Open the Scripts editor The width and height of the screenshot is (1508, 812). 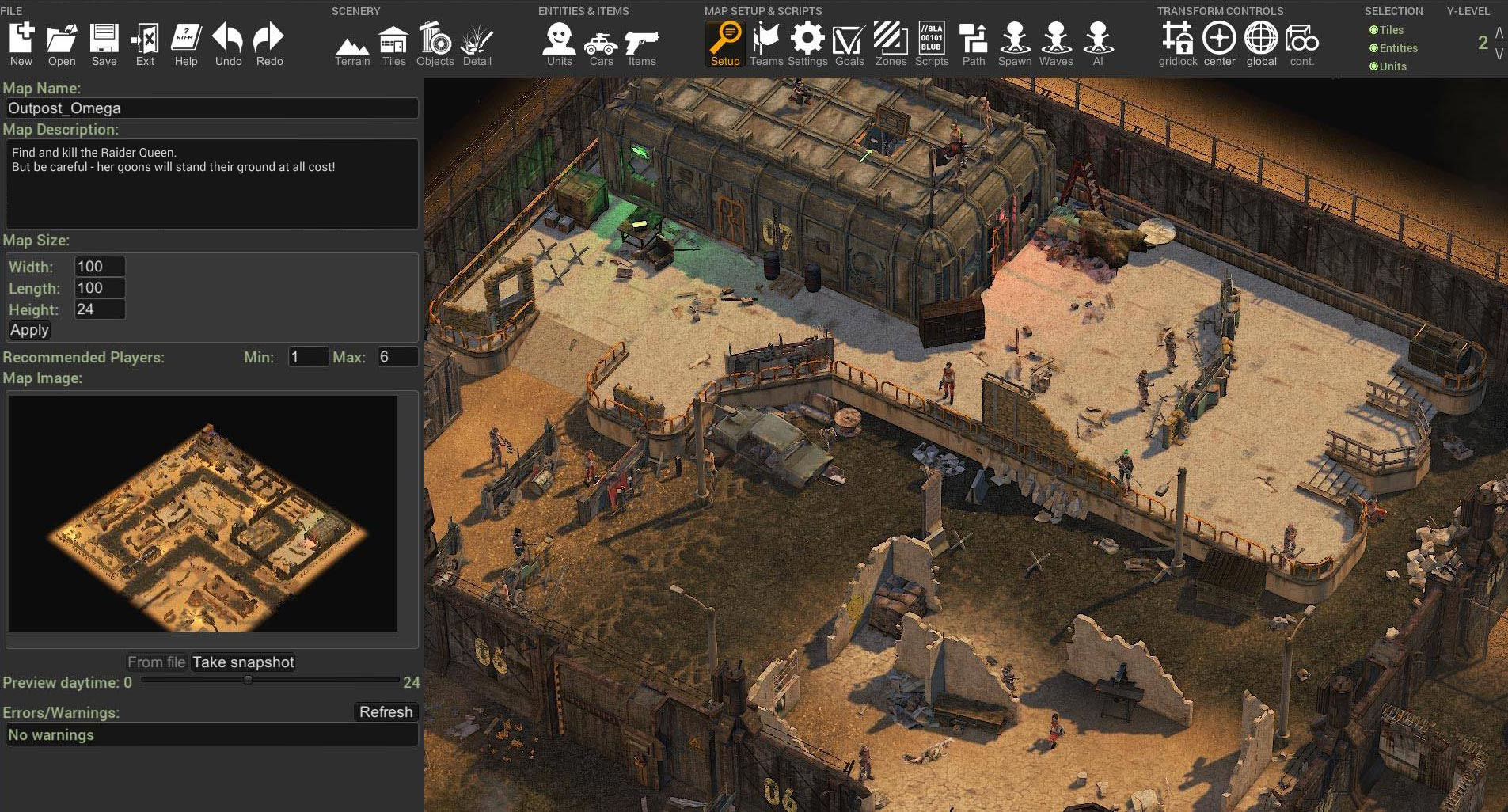[931, 44]
